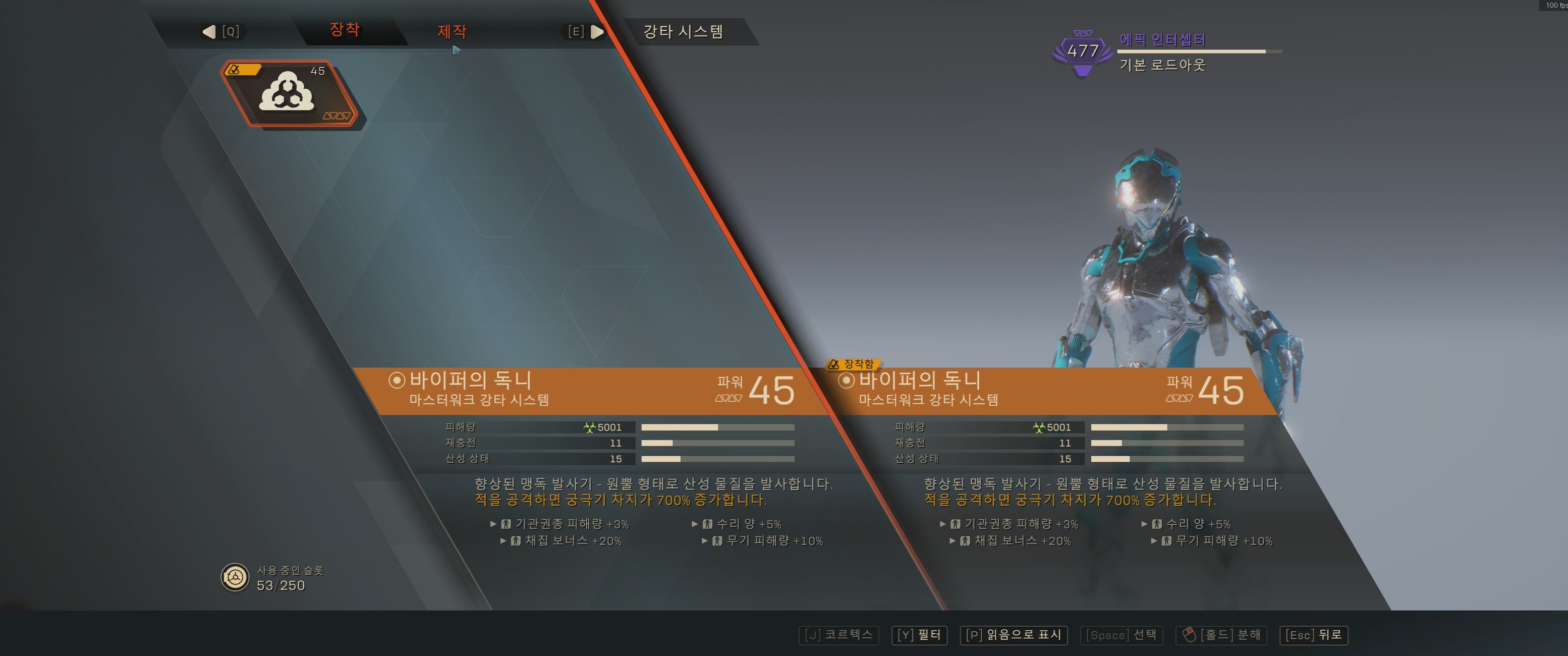The image size is (1568, 656).
Task: Open the 필터 filter options
Action: click(x=919, y=635)
